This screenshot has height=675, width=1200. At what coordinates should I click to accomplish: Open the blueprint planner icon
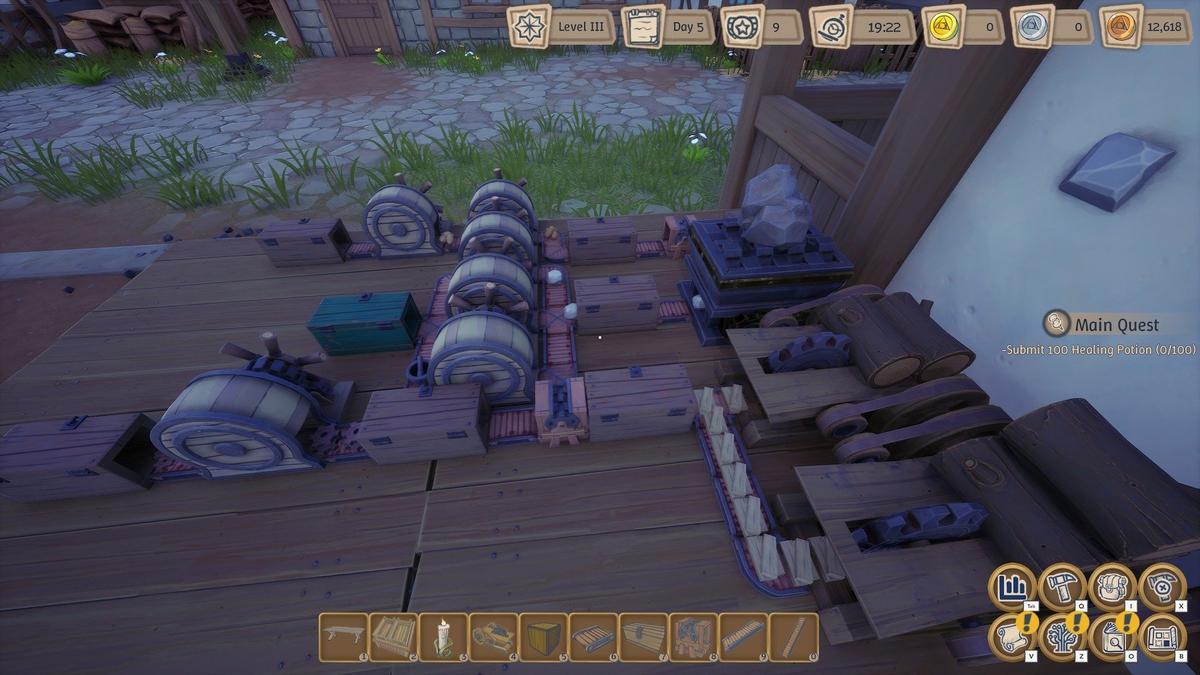pyautogui.click(x=1162, y=636)
